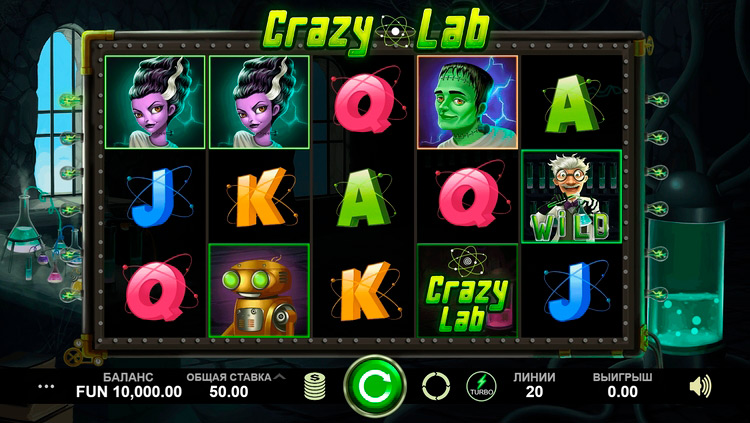This screenshot has width=750, height=423.
Task: Expand the Общая ставка bet arrow
Action: (279, 377)
